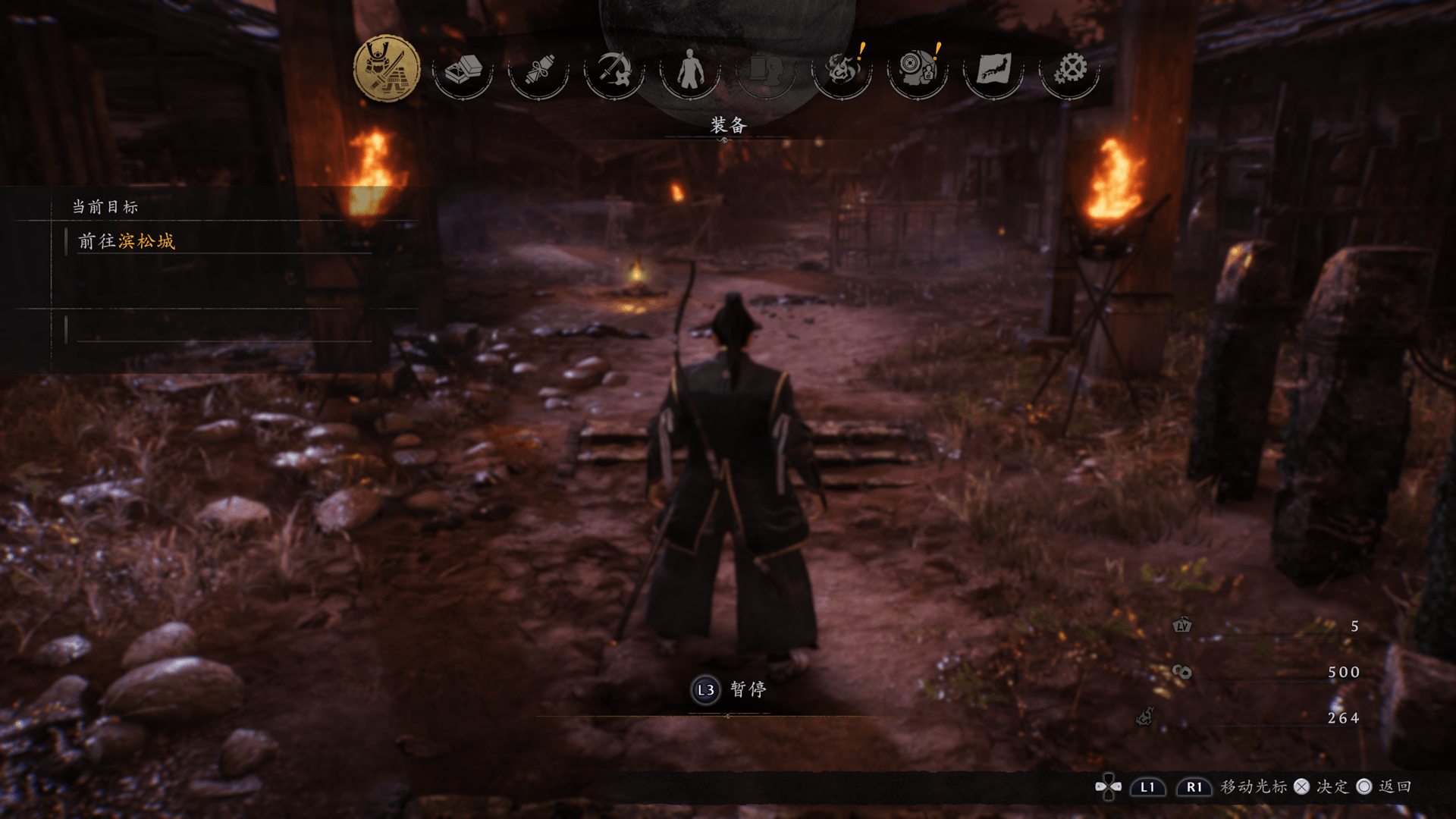The height and width of the screenshot is (819, 1456).
Task: Open the sickle and shuriken menu
Action: click(614, 70)
